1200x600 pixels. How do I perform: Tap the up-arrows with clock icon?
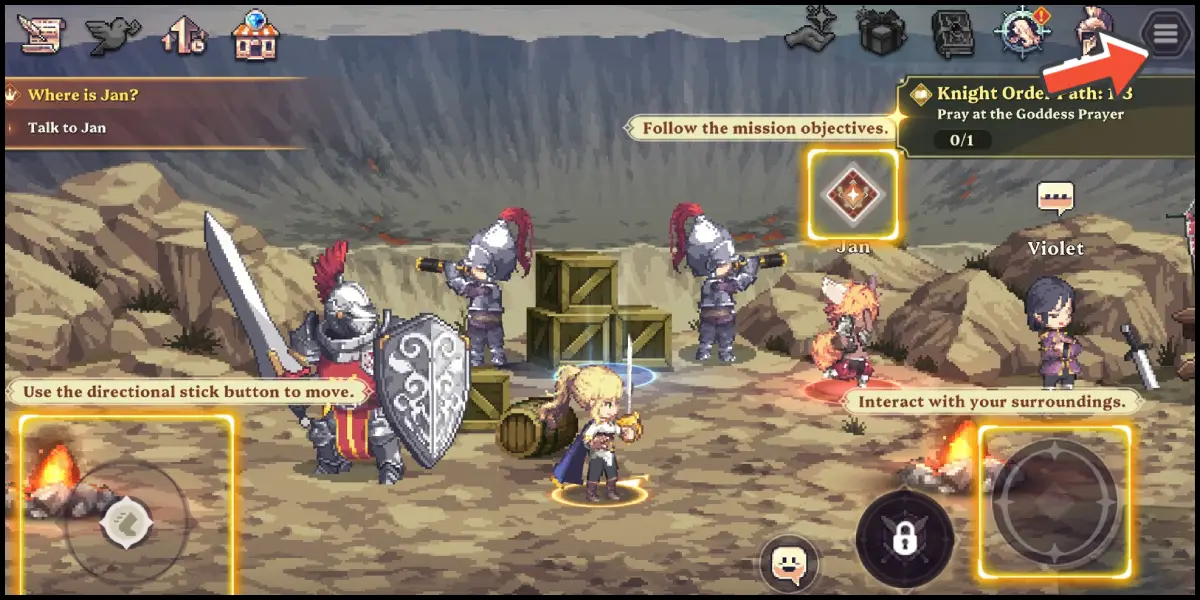[184, 35]
